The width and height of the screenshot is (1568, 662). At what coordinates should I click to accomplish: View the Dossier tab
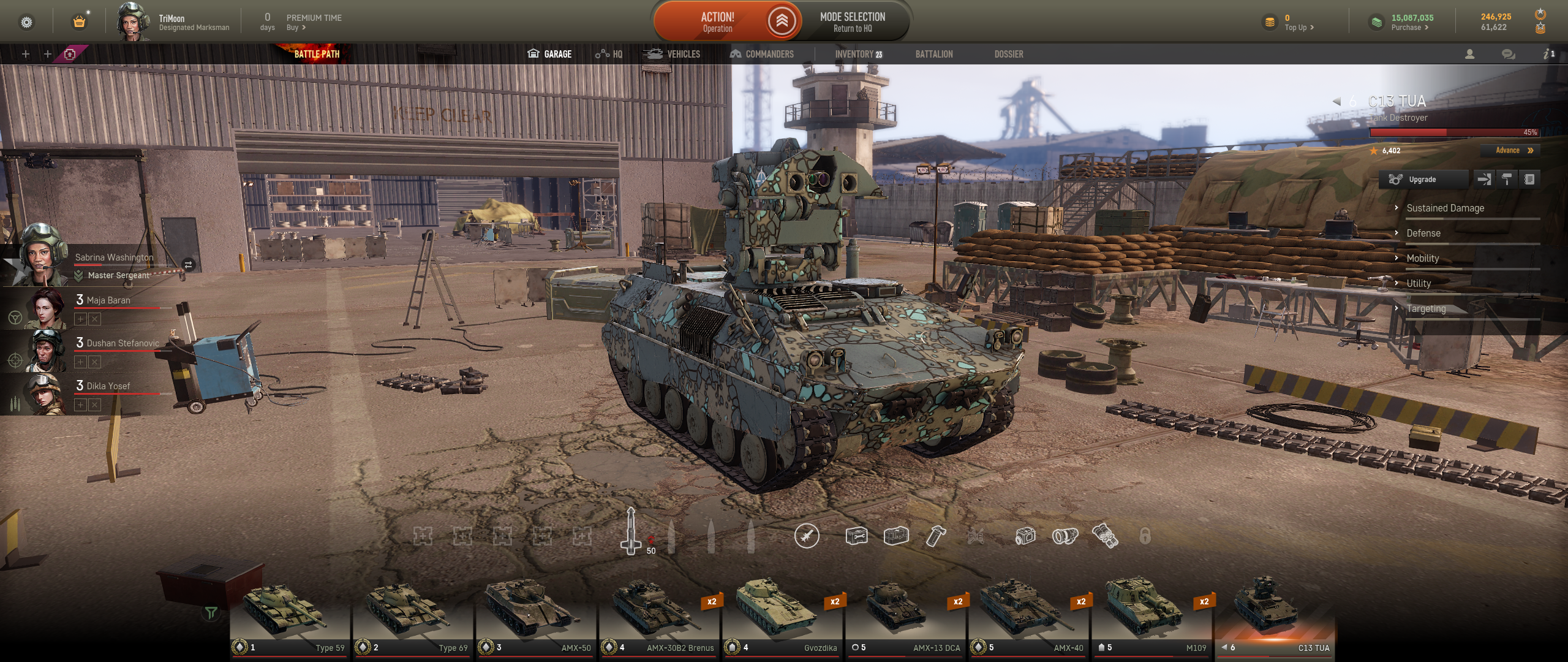point(1008,54)
